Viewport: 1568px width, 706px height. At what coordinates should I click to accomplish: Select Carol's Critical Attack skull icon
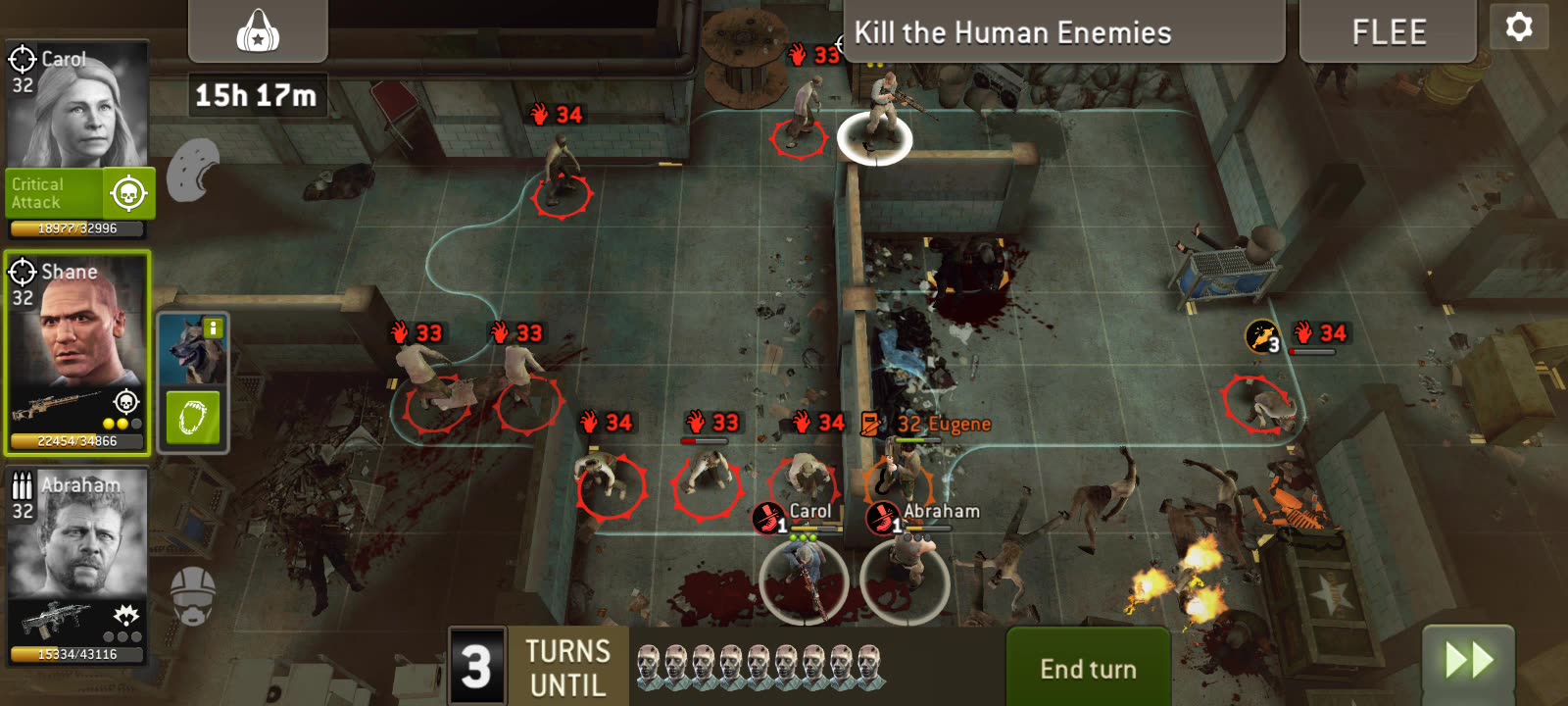click(x=128, y=192)
